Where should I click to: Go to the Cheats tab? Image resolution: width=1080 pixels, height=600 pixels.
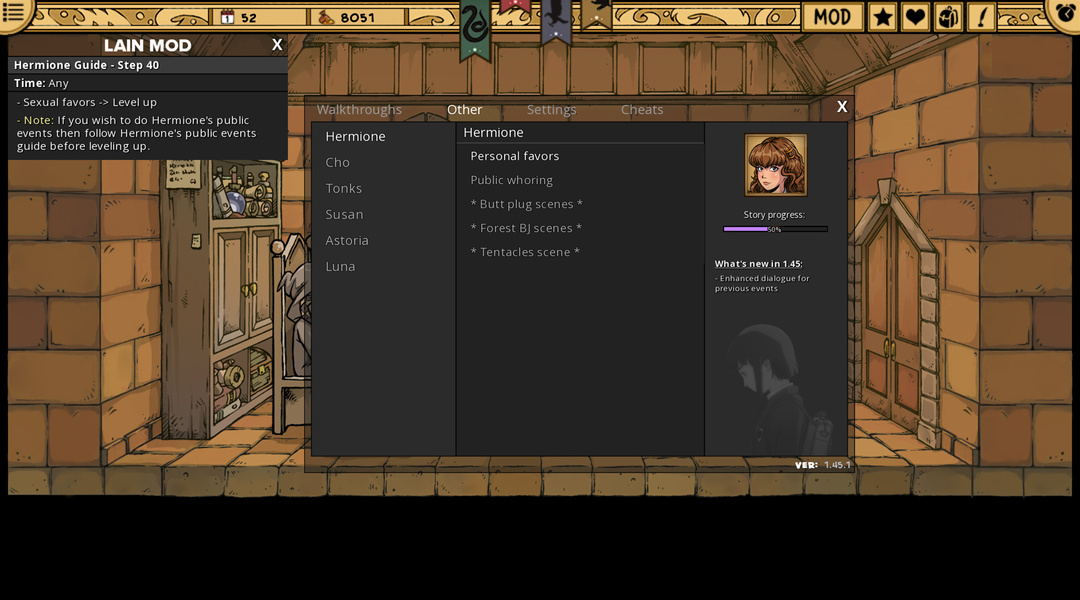642,110
